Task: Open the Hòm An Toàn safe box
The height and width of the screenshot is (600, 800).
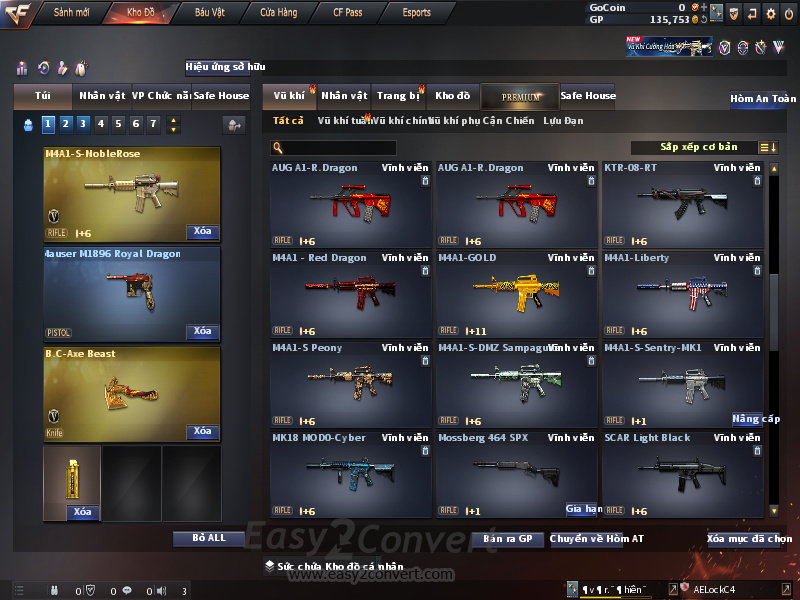Action: point(763,99)
